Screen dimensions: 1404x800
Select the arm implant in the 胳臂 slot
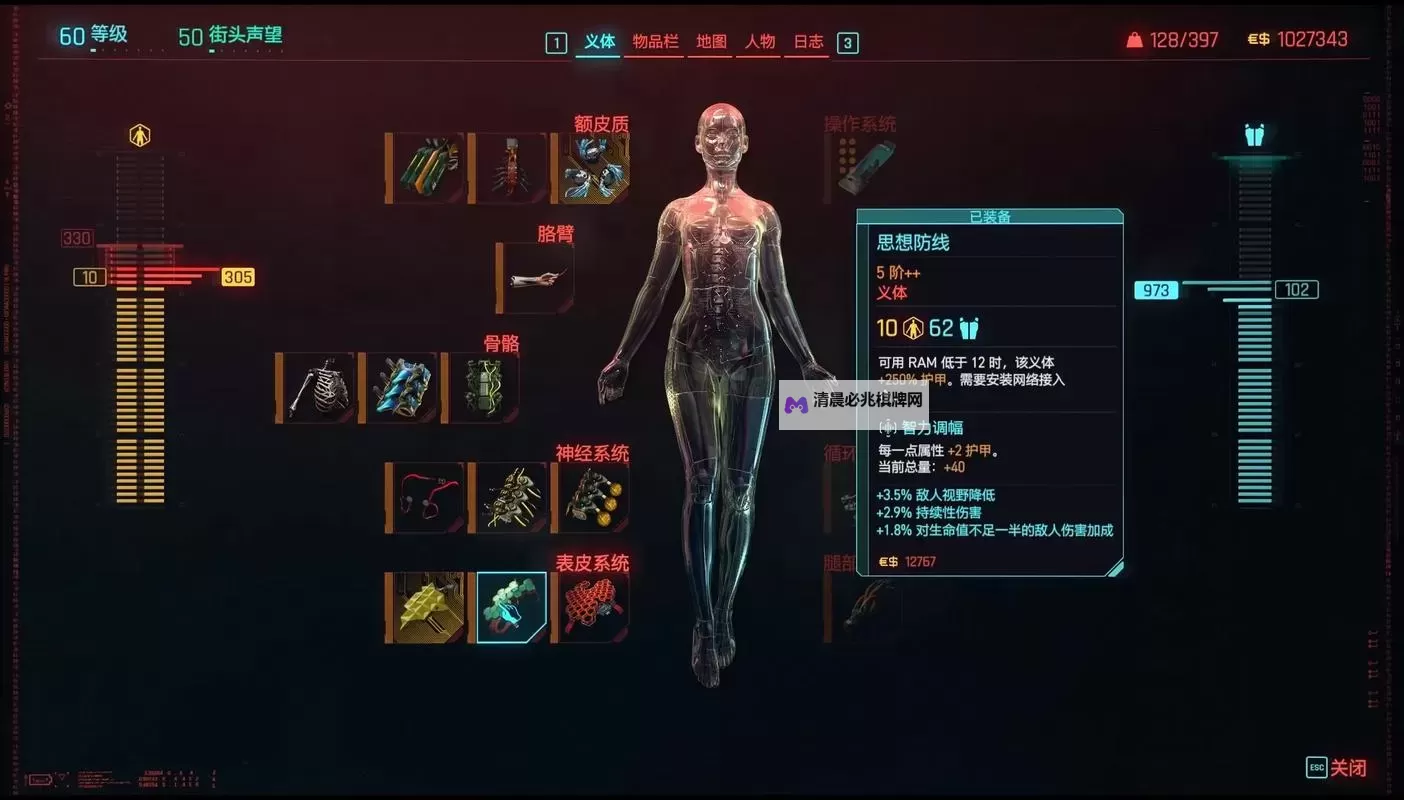coord(536,279)
